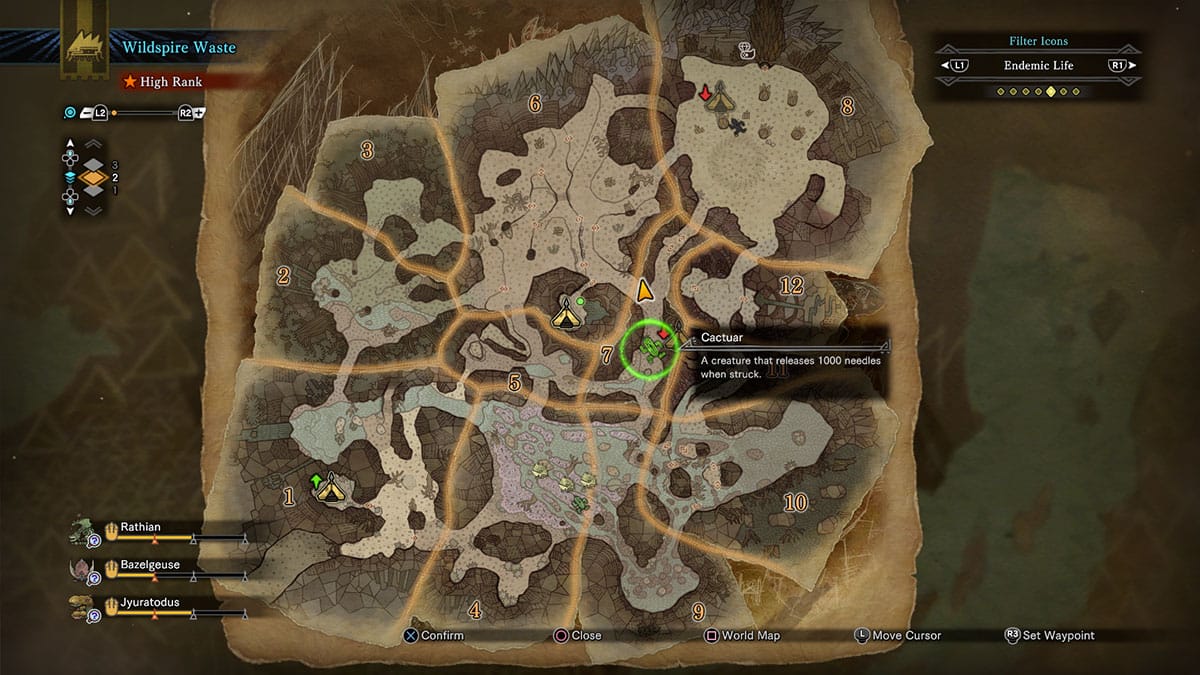1200x675 pixels.
Task: Pick the central camp tent with the green dot
Action: (x=565, y=316)
